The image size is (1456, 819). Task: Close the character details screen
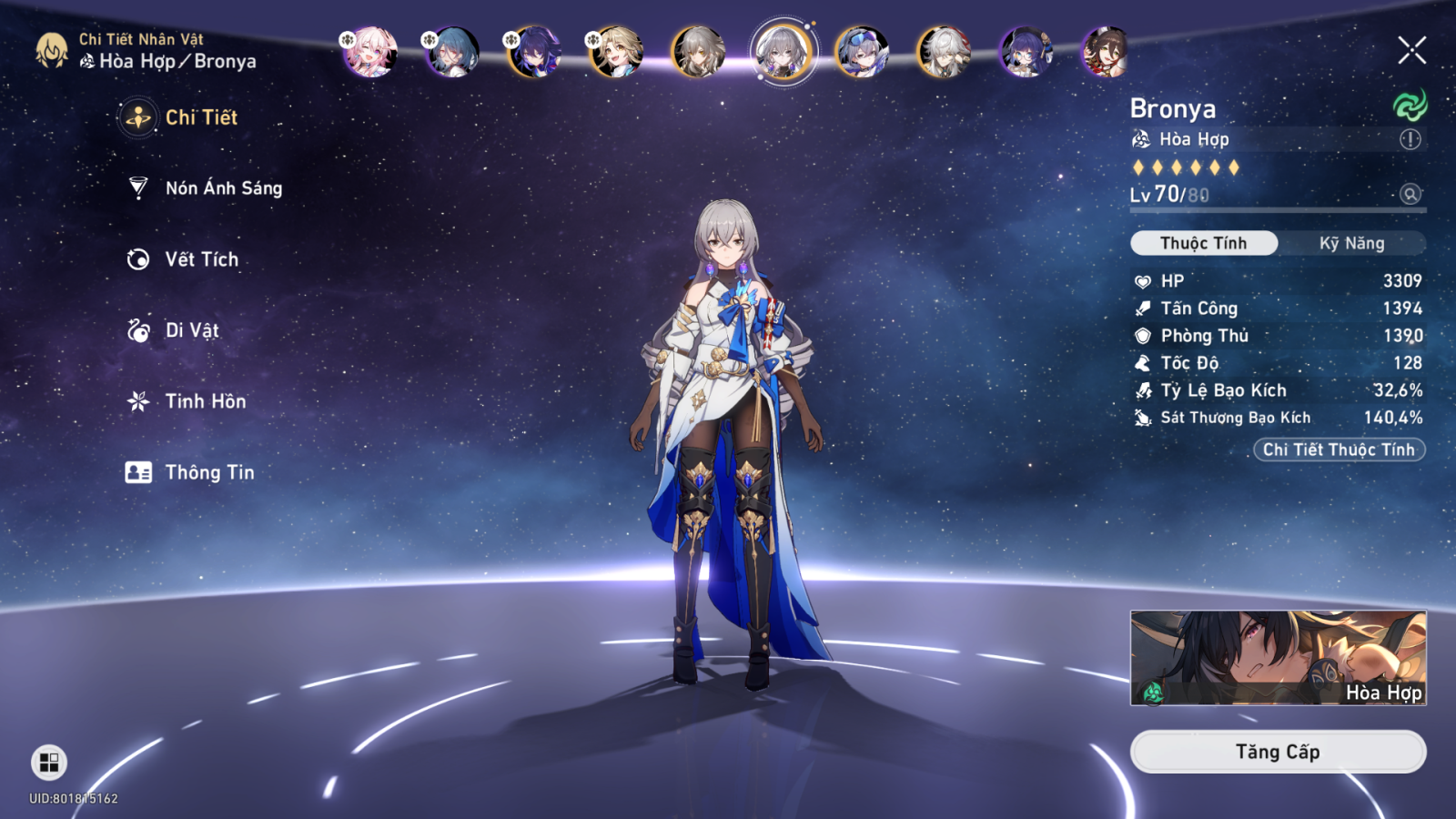click(x=1411, y=51)
